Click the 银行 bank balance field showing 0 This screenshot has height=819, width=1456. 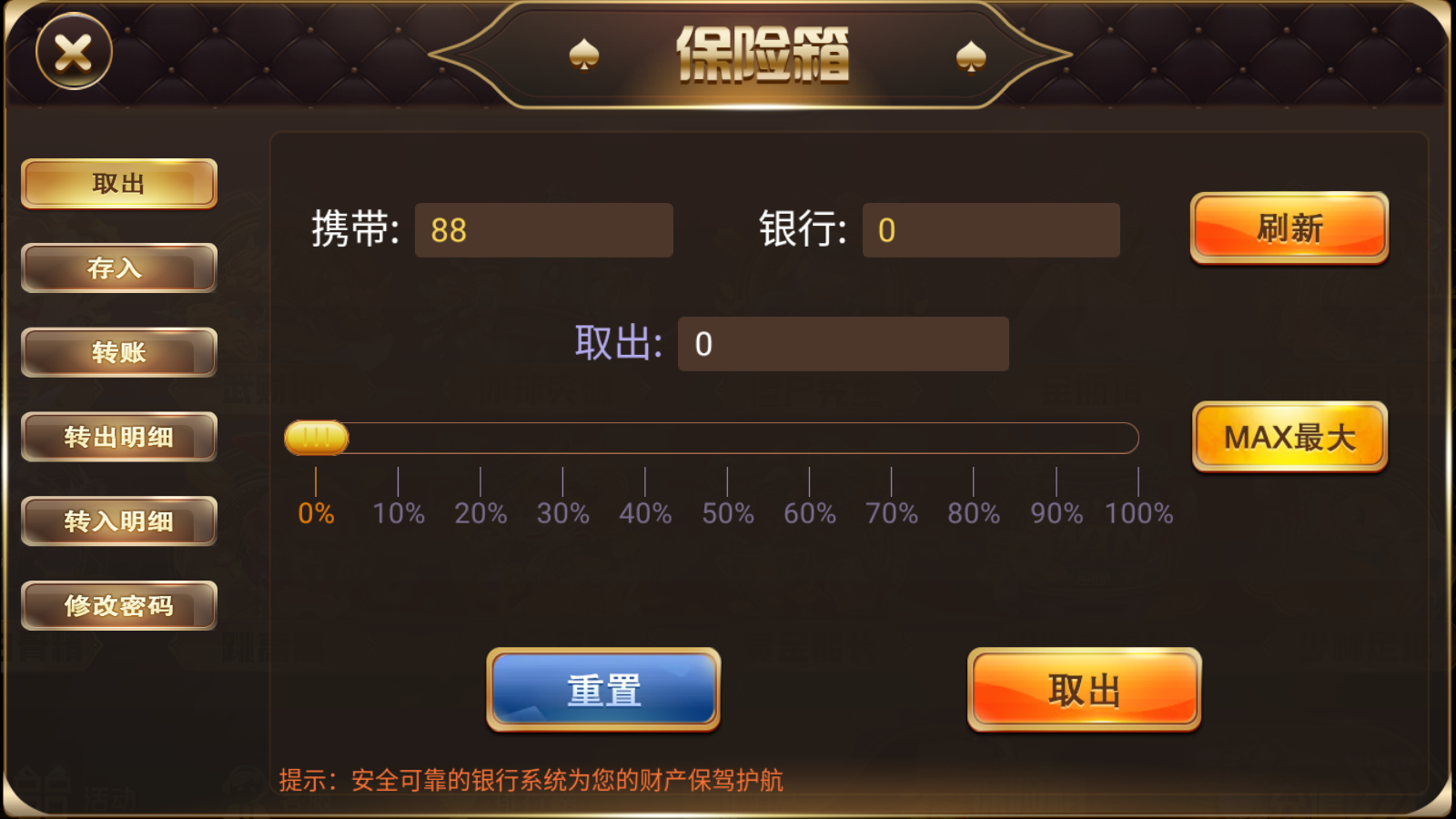point(990,230)
